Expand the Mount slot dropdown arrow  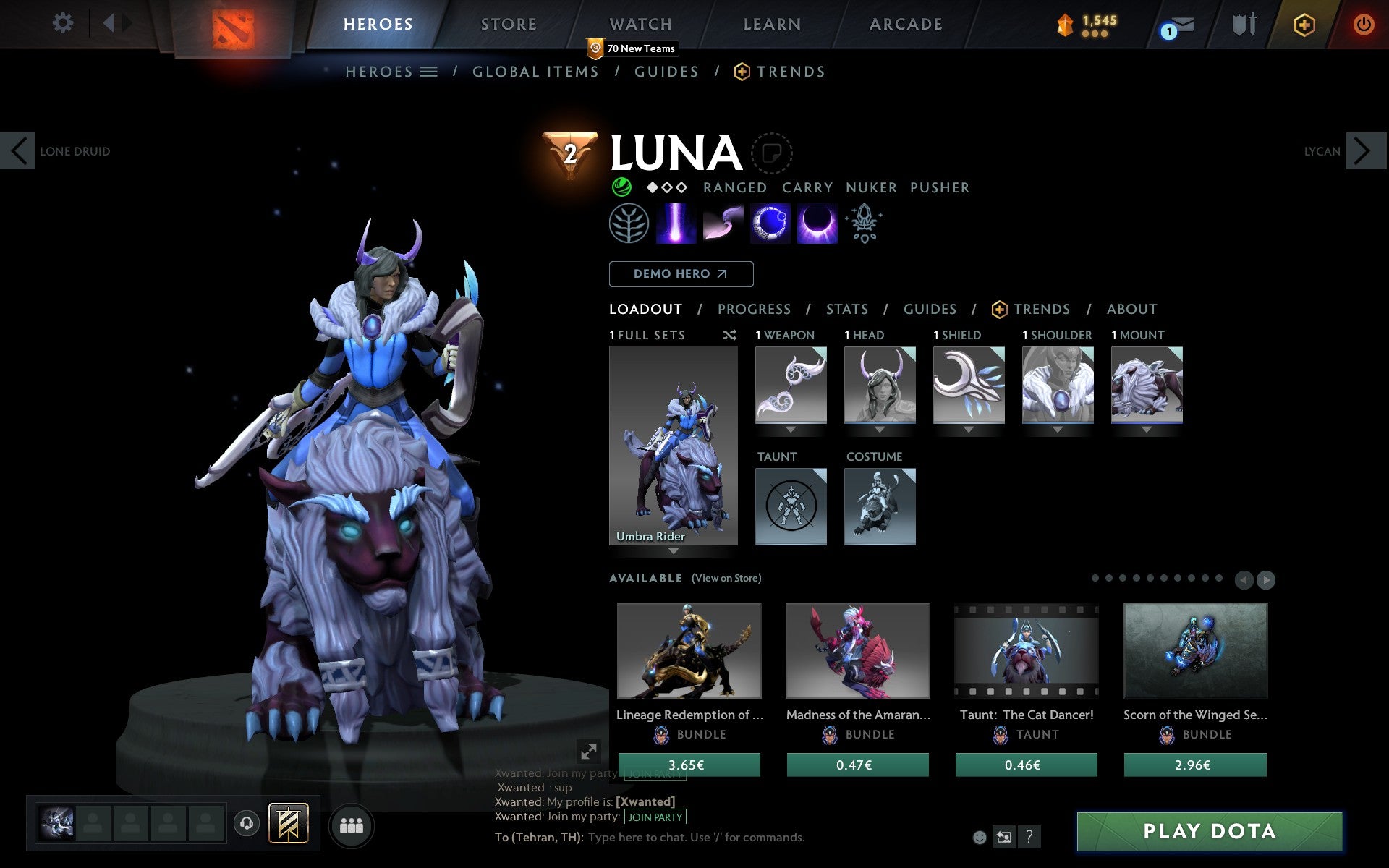1147,428
